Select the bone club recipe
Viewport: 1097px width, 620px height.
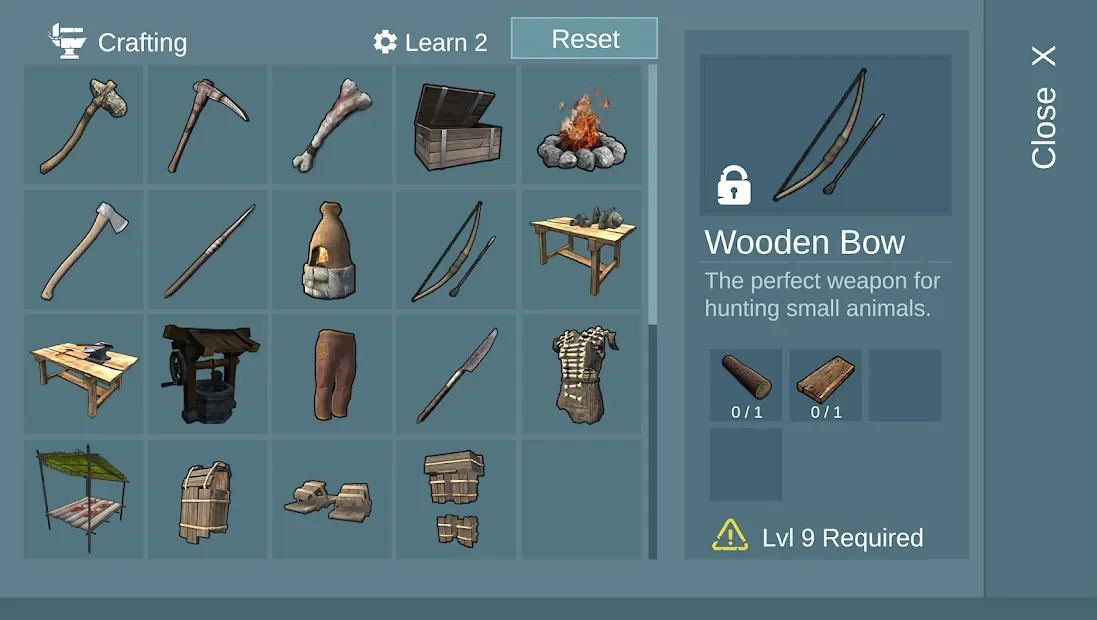coord(333,125)
